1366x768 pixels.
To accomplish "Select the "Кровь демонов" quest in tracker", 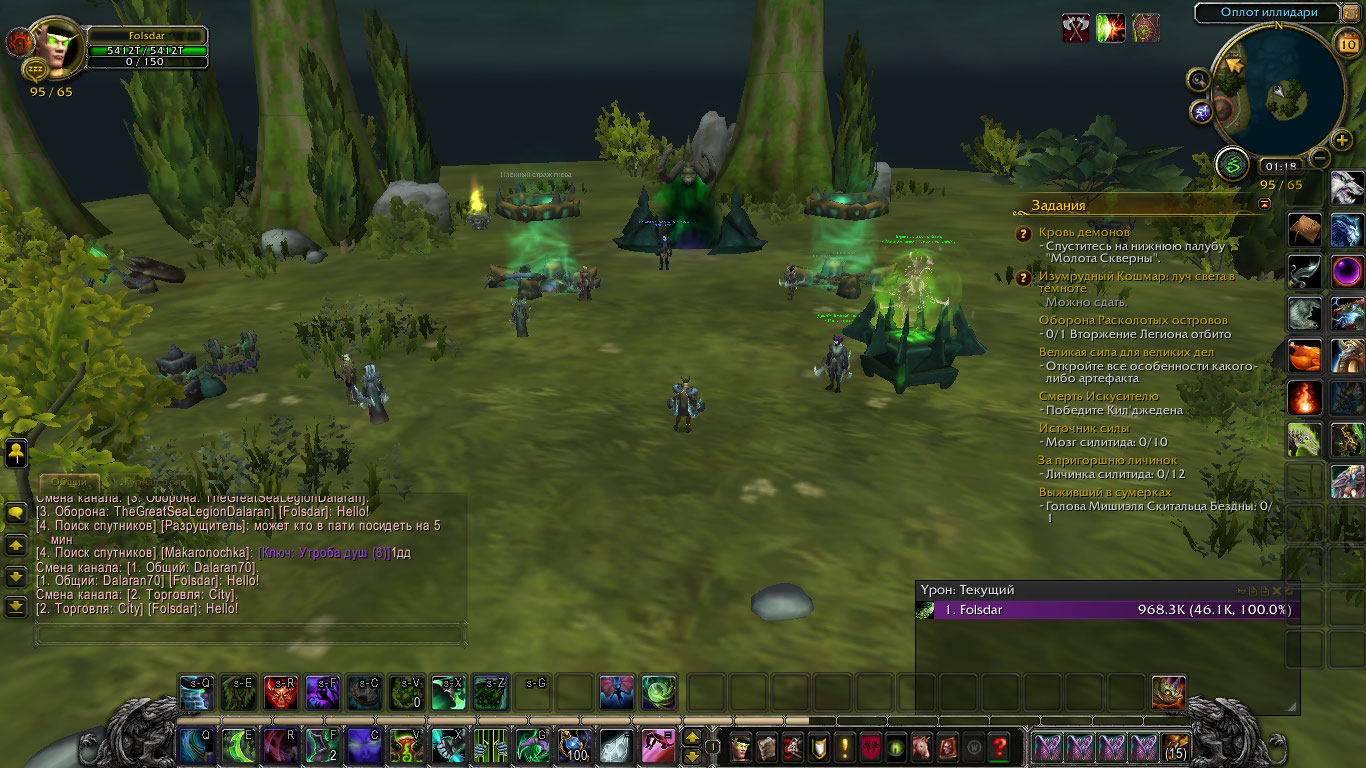I will click(1083, 232).
